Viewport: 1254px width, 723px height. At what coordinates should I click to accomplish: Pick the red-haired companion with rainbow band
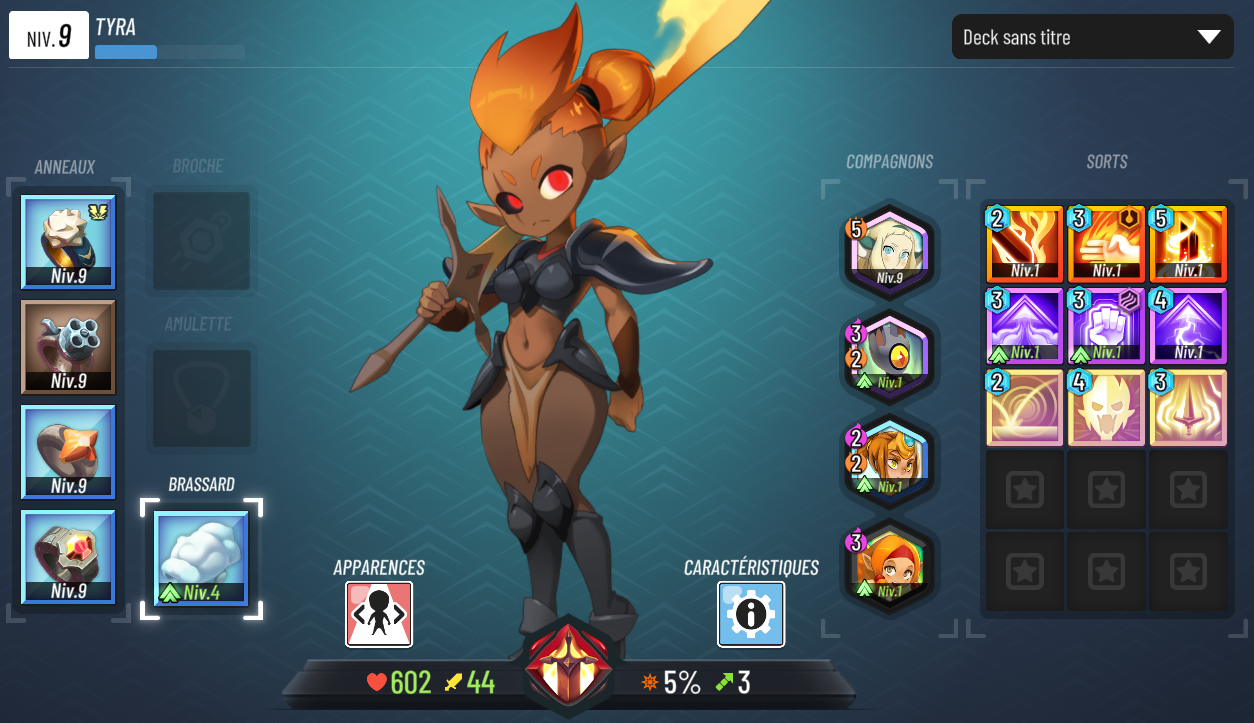(890, 564)
